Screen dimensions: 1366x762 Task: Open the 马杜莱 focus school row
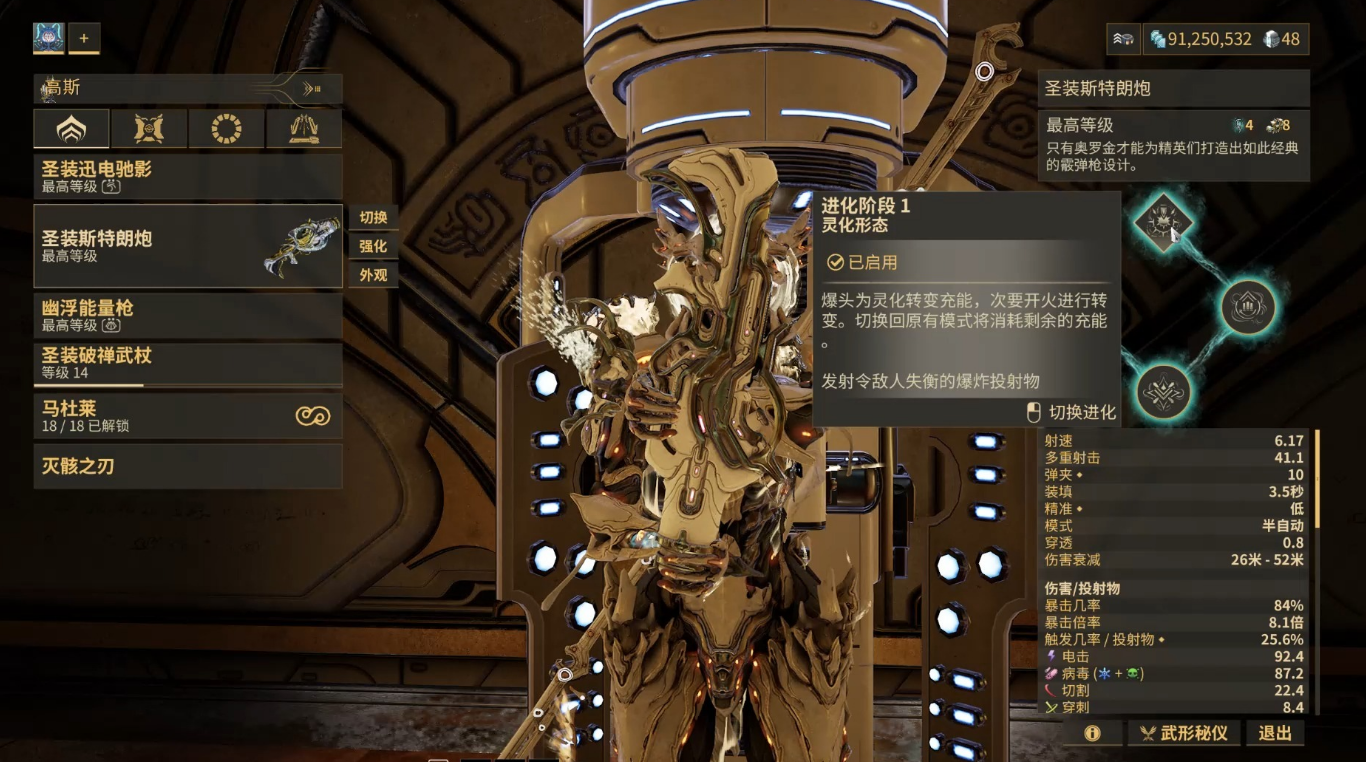coord(188,416)
